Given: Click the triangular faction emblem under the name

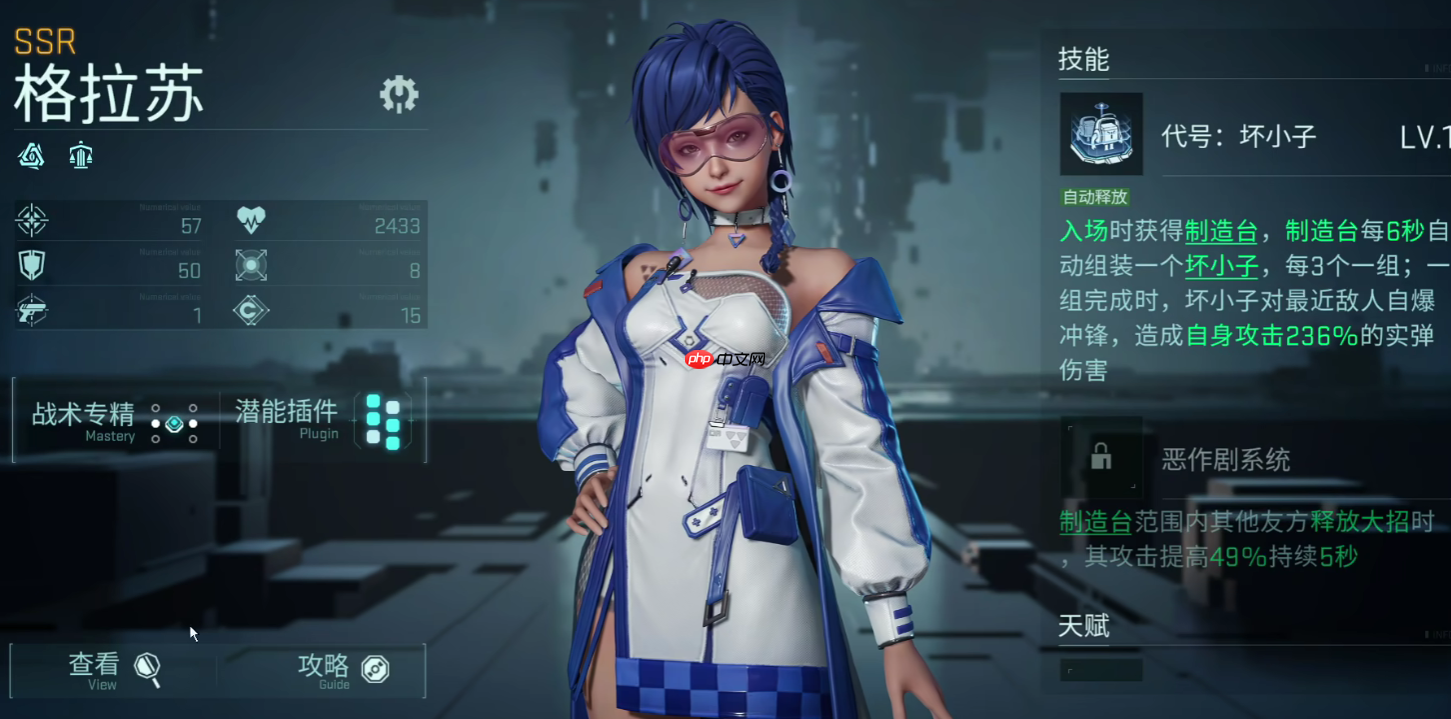Looking at the screenshot, I should tap(32, 155).
